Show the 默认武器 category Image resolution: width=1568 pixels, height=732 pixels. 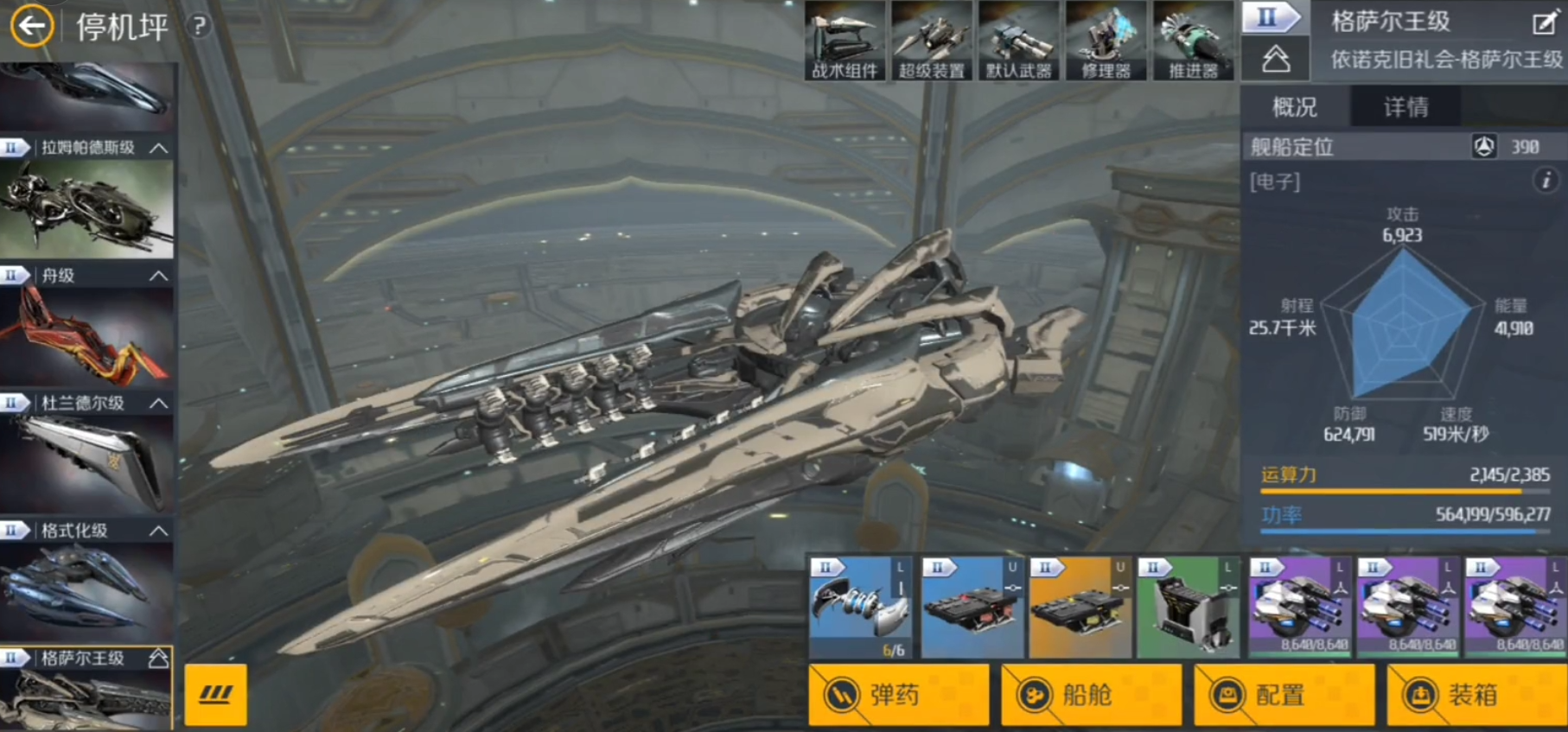[x=1019, y=41]
